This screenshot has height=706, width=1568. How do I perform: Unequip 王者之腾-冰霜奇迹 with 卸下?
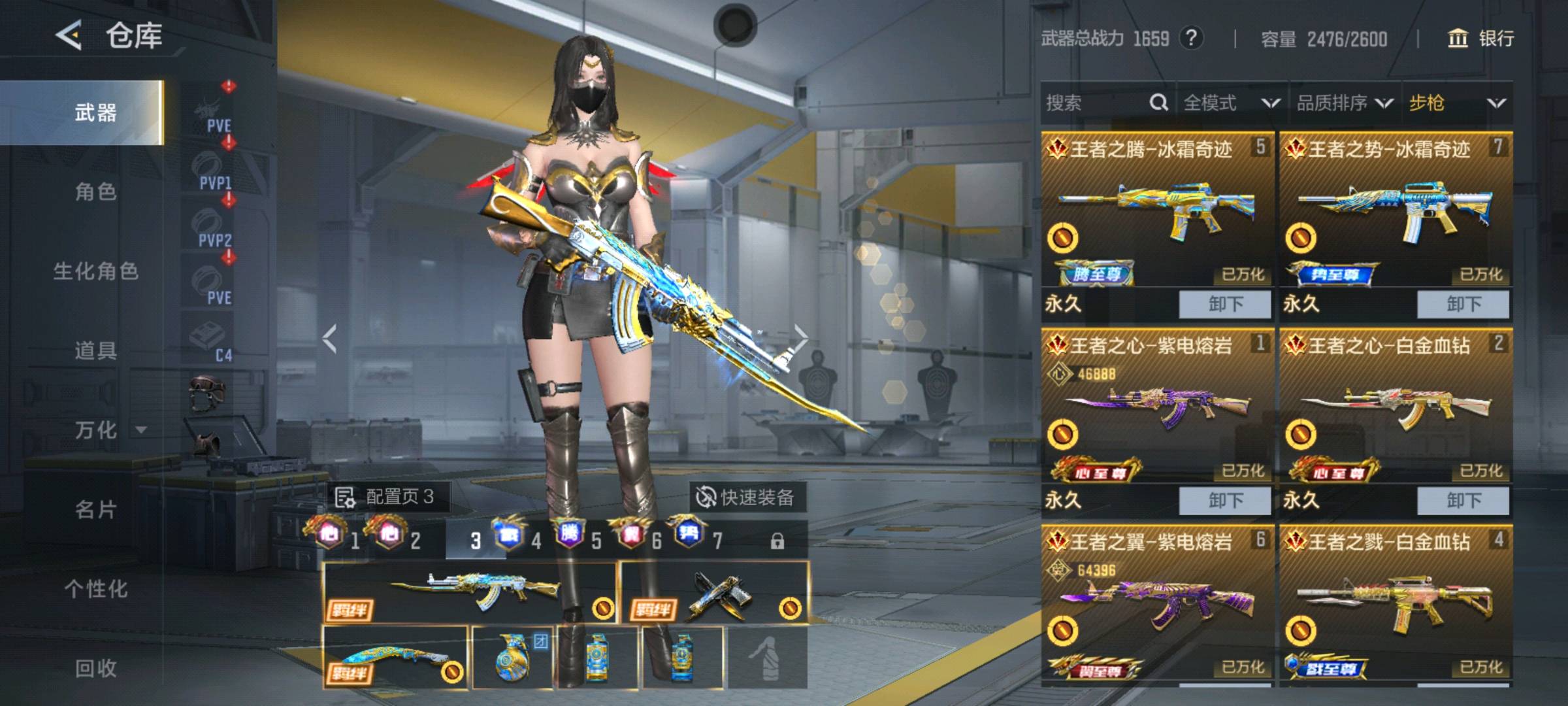point(1225,304)
